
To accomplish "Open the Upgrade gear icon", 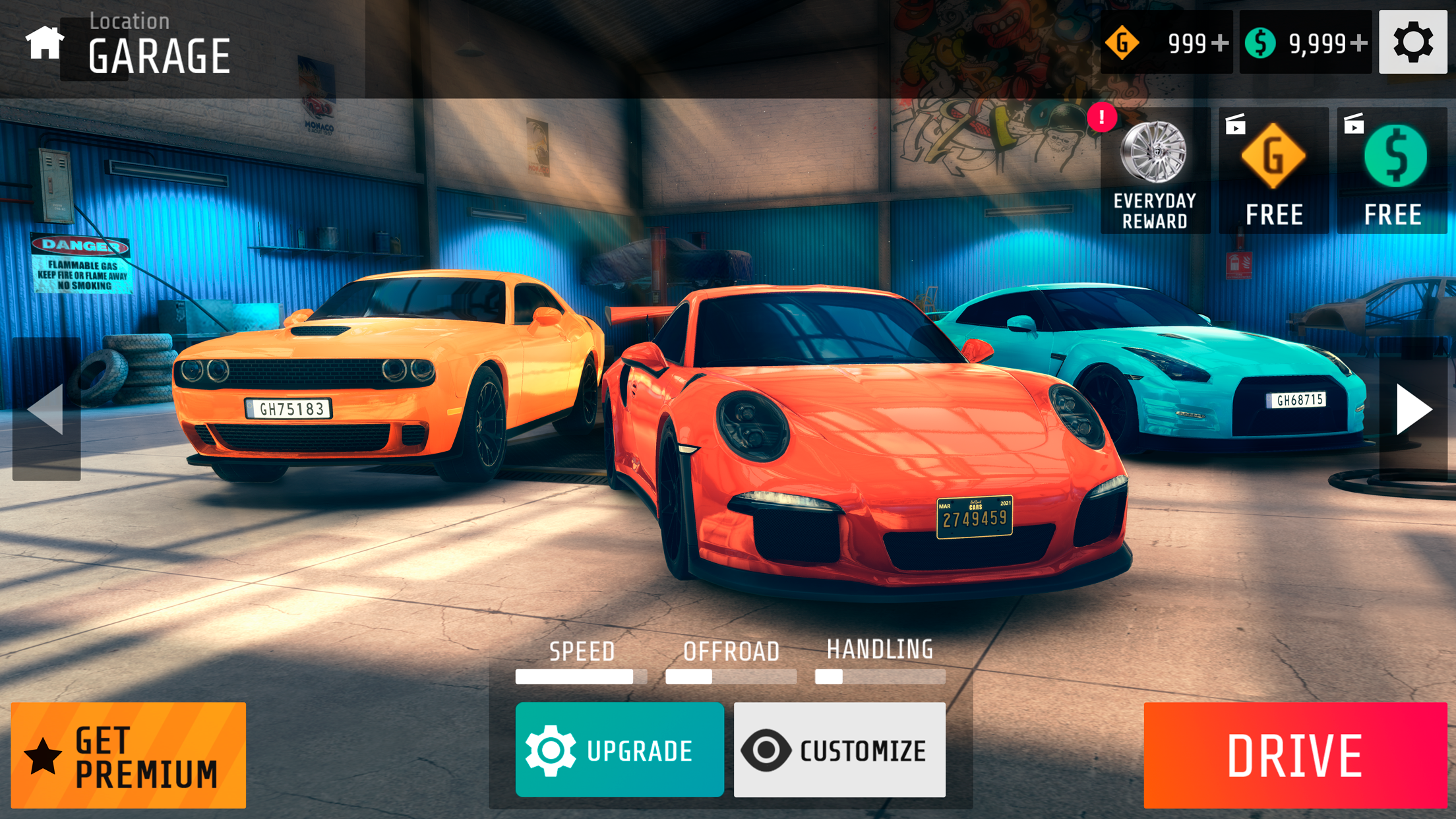I will [551, 750].
